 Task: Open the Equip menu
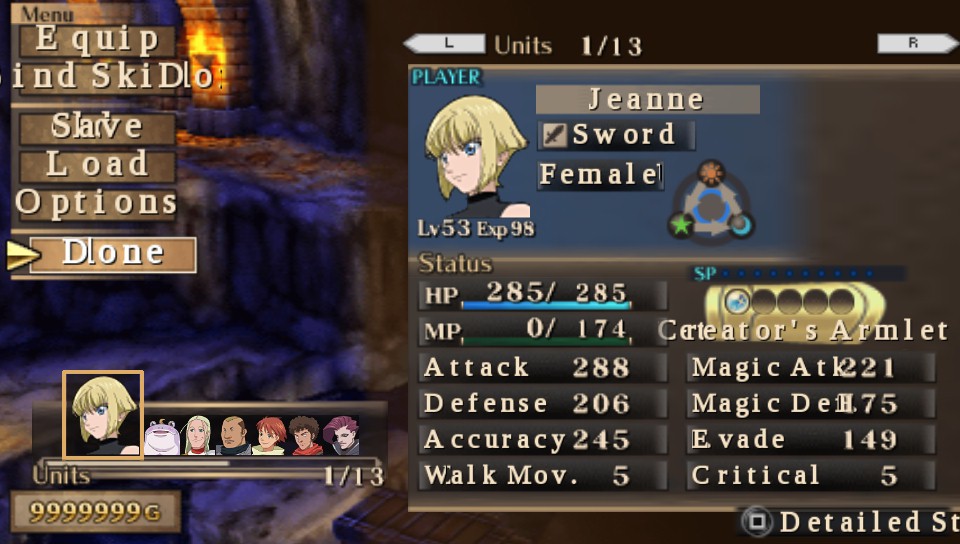point(97,40)
